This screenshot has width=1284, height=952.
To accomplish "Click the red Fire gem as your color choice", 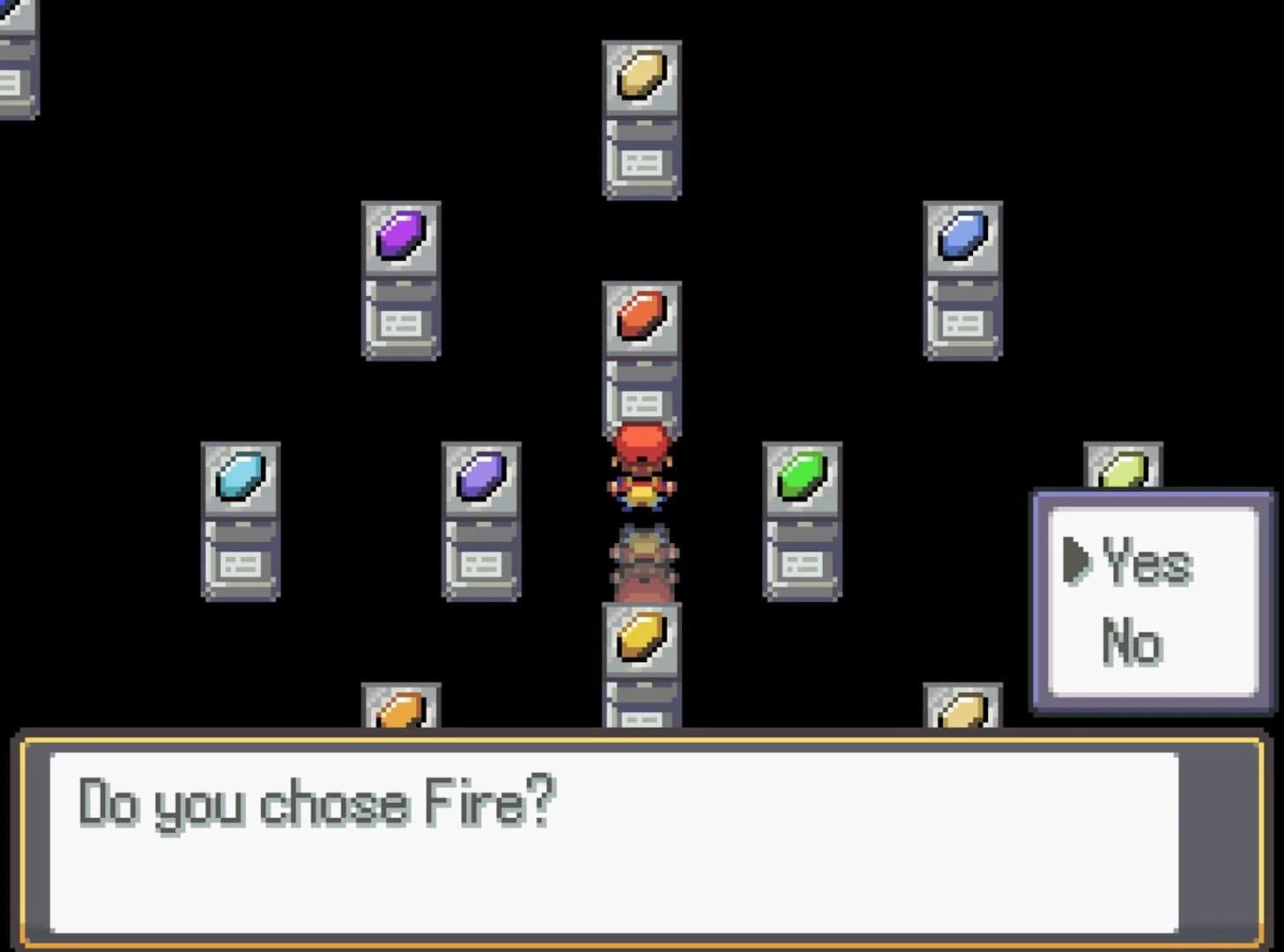I will coord(641,316).
